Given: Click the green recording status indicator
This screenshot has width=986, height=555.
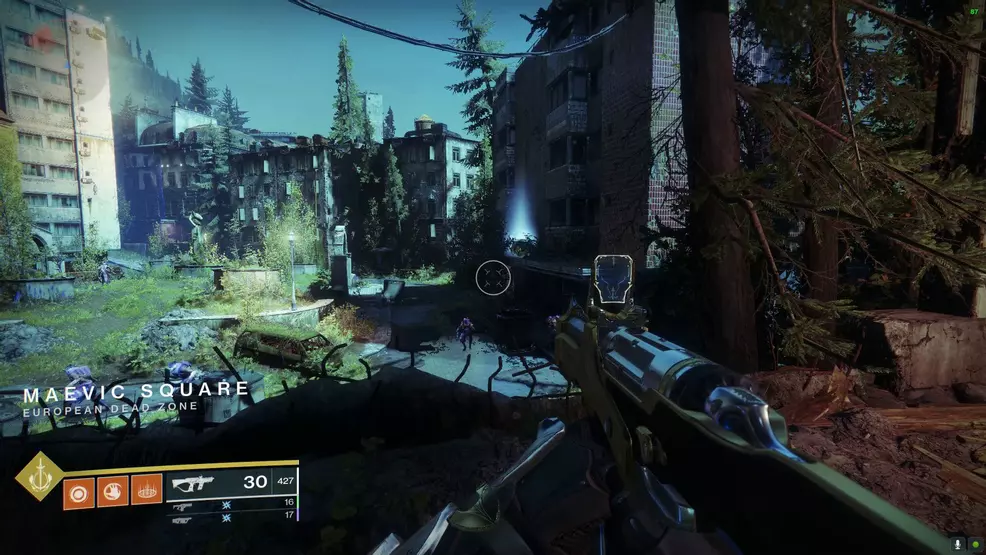Looking at the screenshot, I should click(x=974, y=543).
